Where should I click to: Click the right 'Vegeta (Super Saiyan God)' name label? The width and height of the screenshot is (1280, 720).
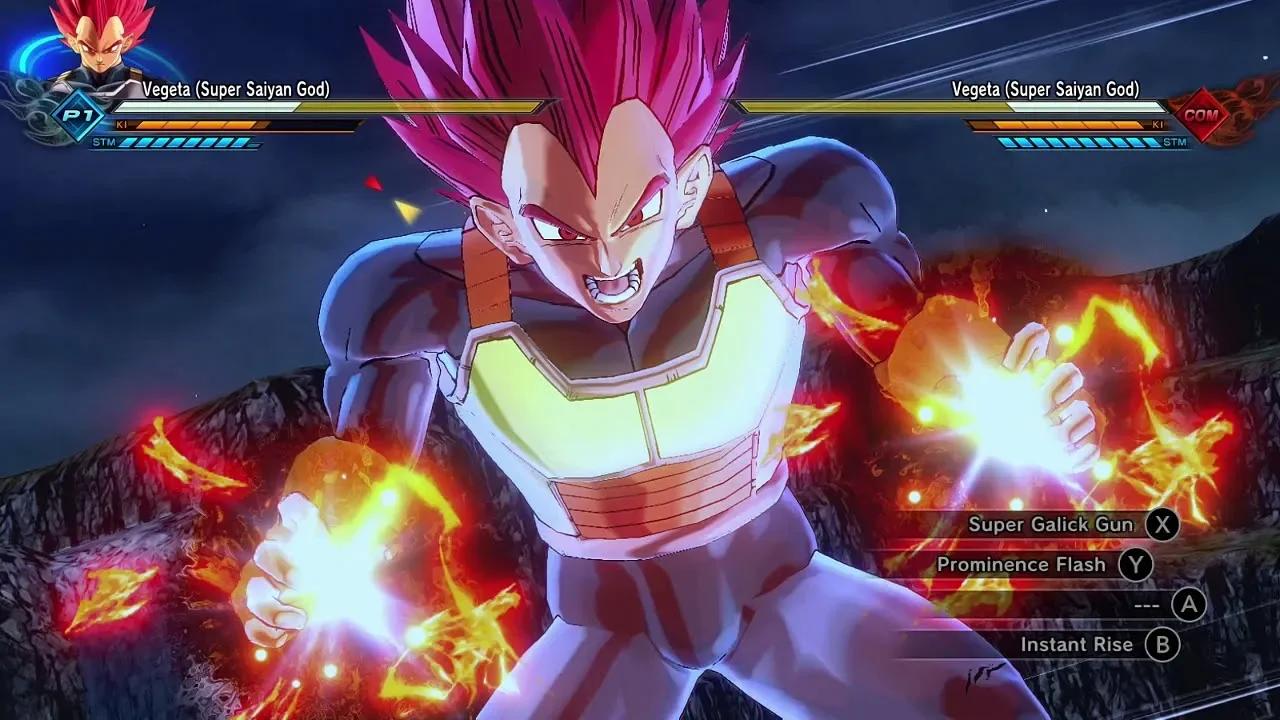[x=1047, y=89]
